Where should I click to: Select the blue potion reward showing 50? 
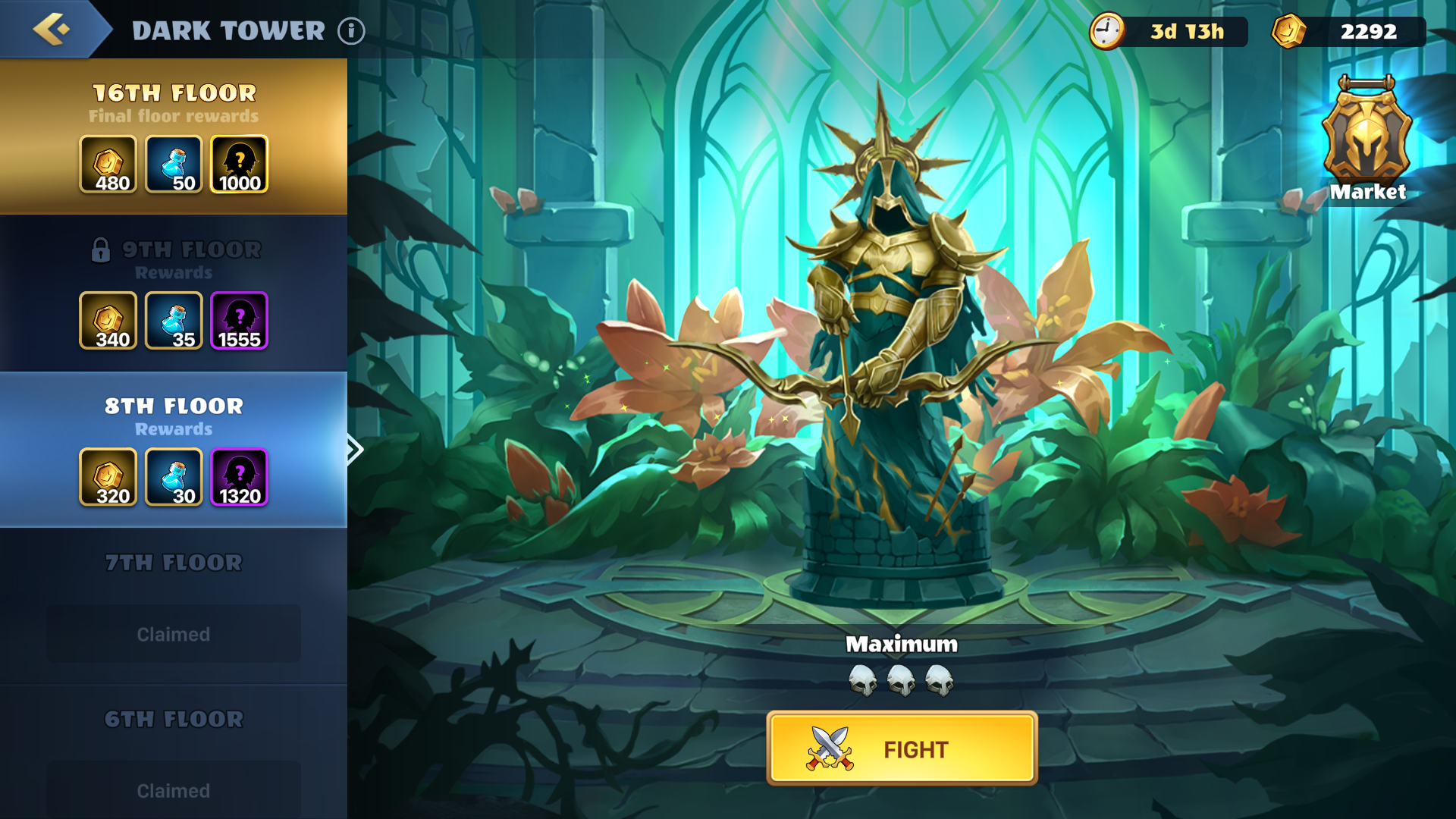[x=174, y=165]
